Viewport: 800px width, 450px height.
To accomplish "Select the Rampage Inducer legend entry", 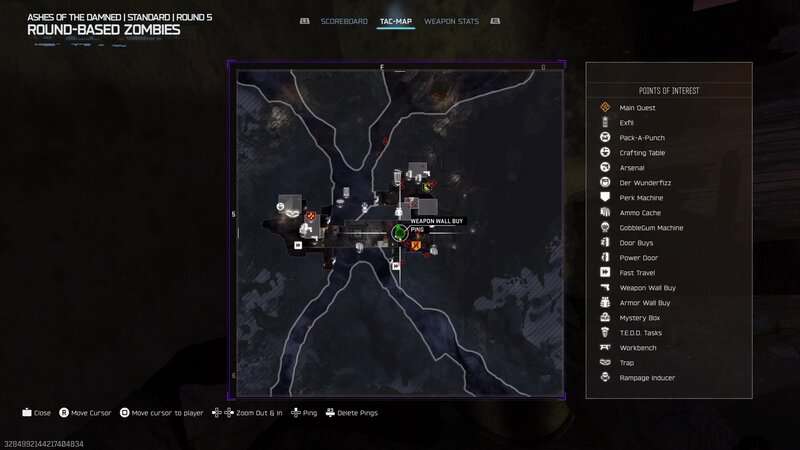I will coord(647,377).
